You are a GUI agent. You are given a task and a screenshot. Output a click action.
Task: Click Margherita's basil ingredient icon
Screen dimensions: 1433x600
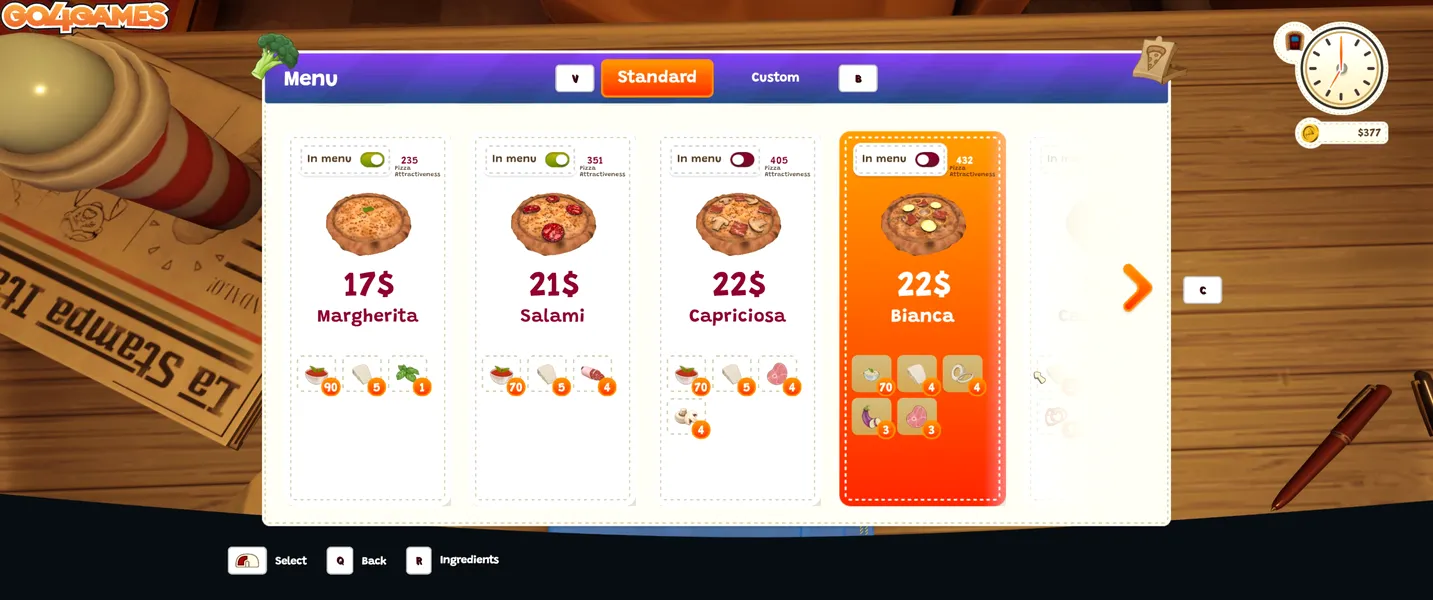(x=407, y=374)
